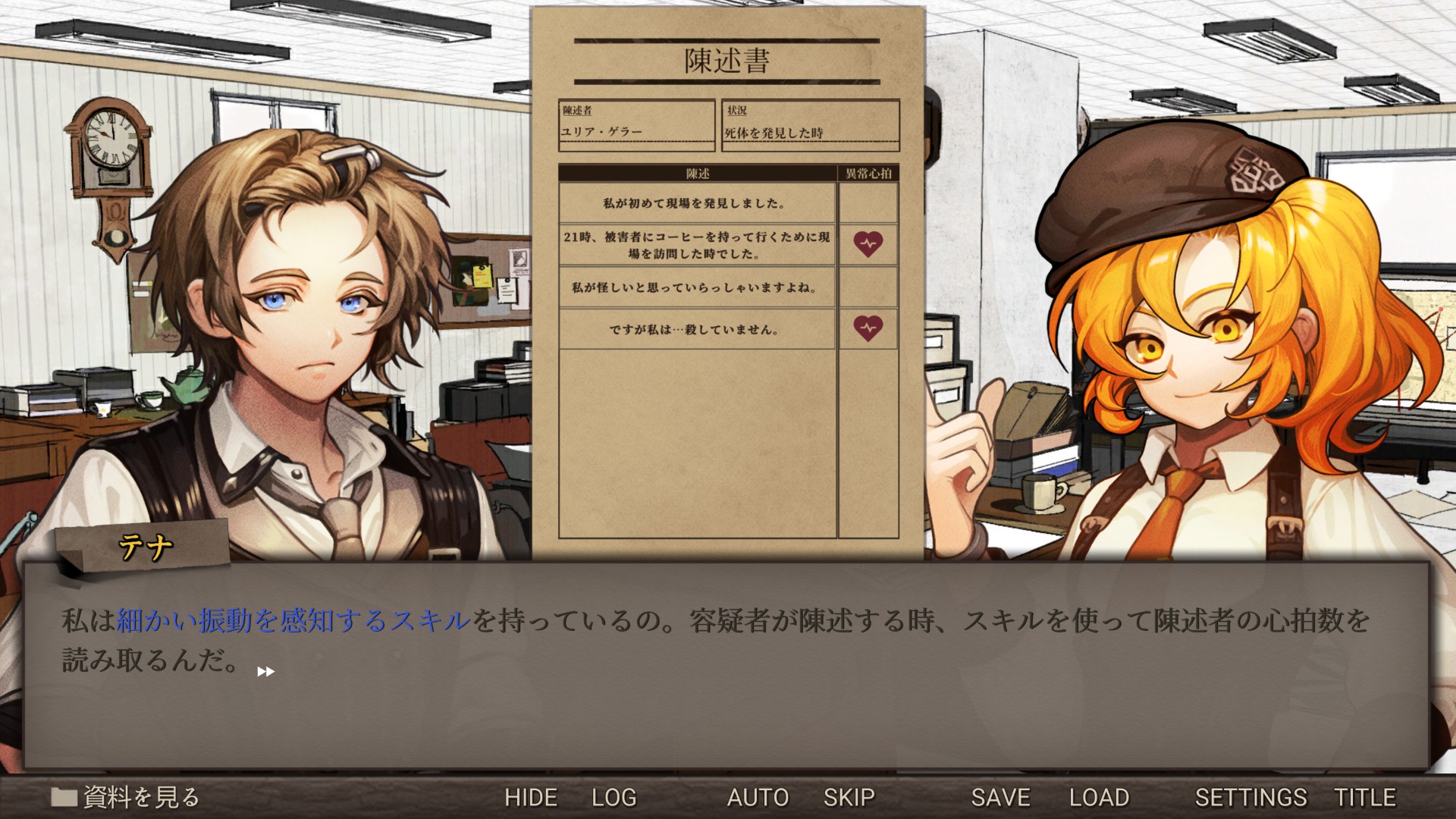The height and width of the screenshot is (819, 1456).
Task: Hide the dialogue box with HIDE
Action: [x=532, y=797]
